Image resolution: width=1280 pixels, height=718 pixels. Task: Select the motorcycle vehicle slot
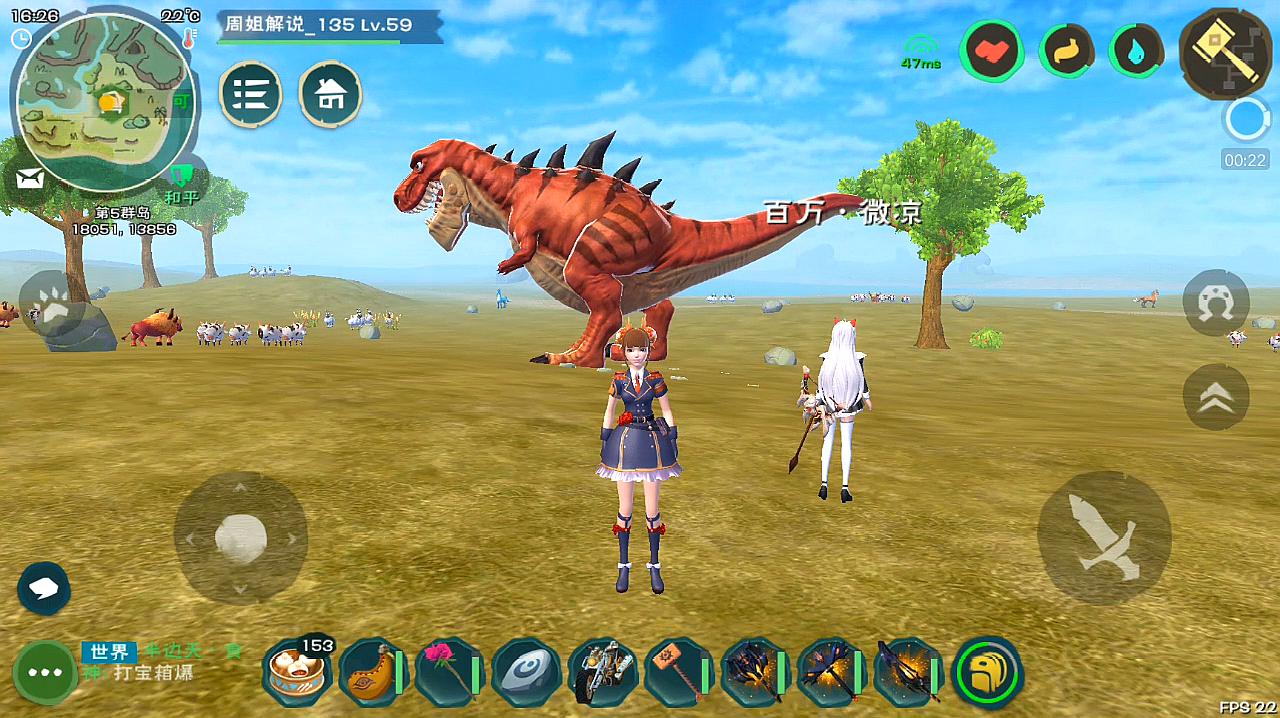tap(602, 671)
